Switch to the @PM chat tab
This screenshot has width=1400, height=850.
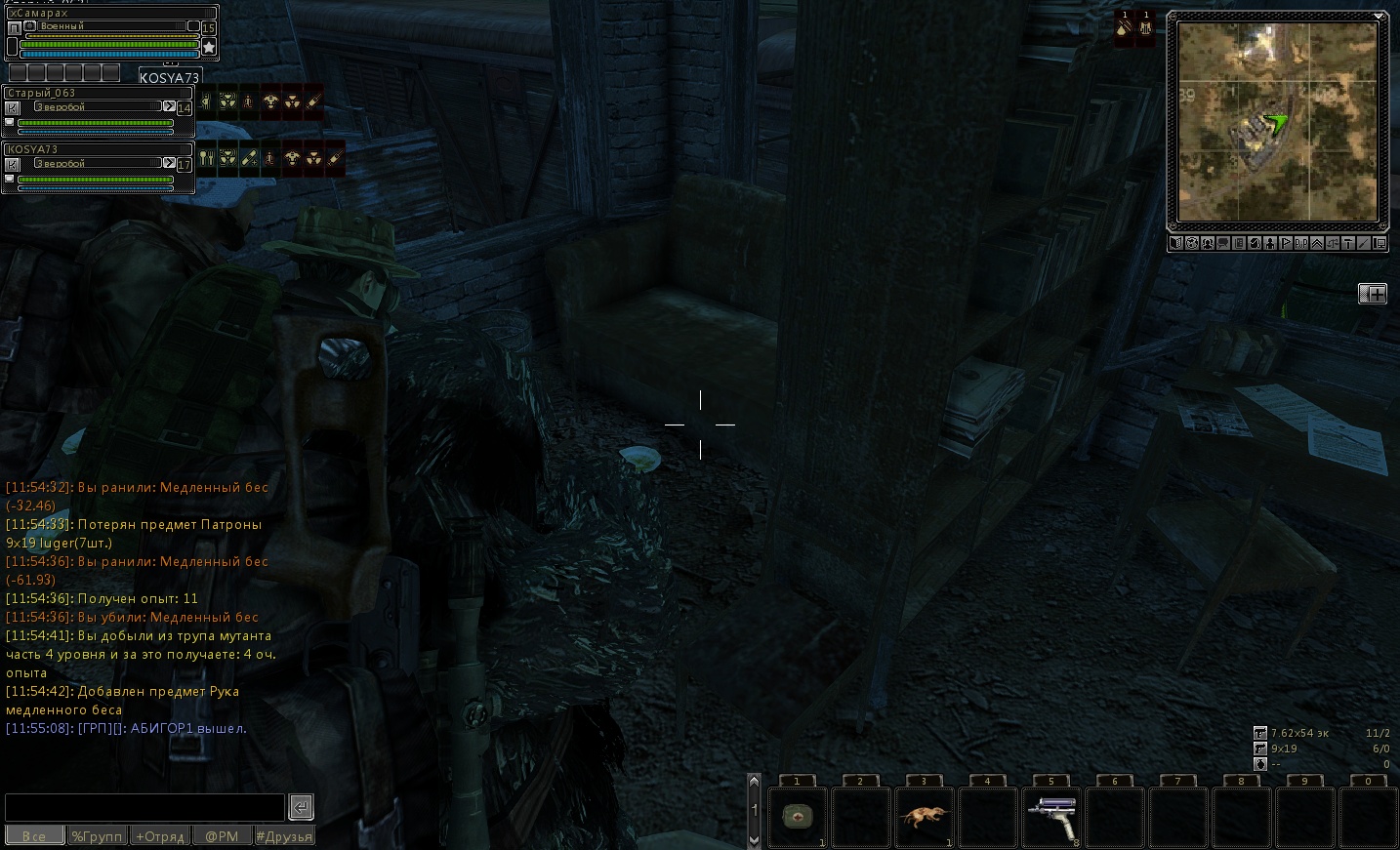[222, 836]
